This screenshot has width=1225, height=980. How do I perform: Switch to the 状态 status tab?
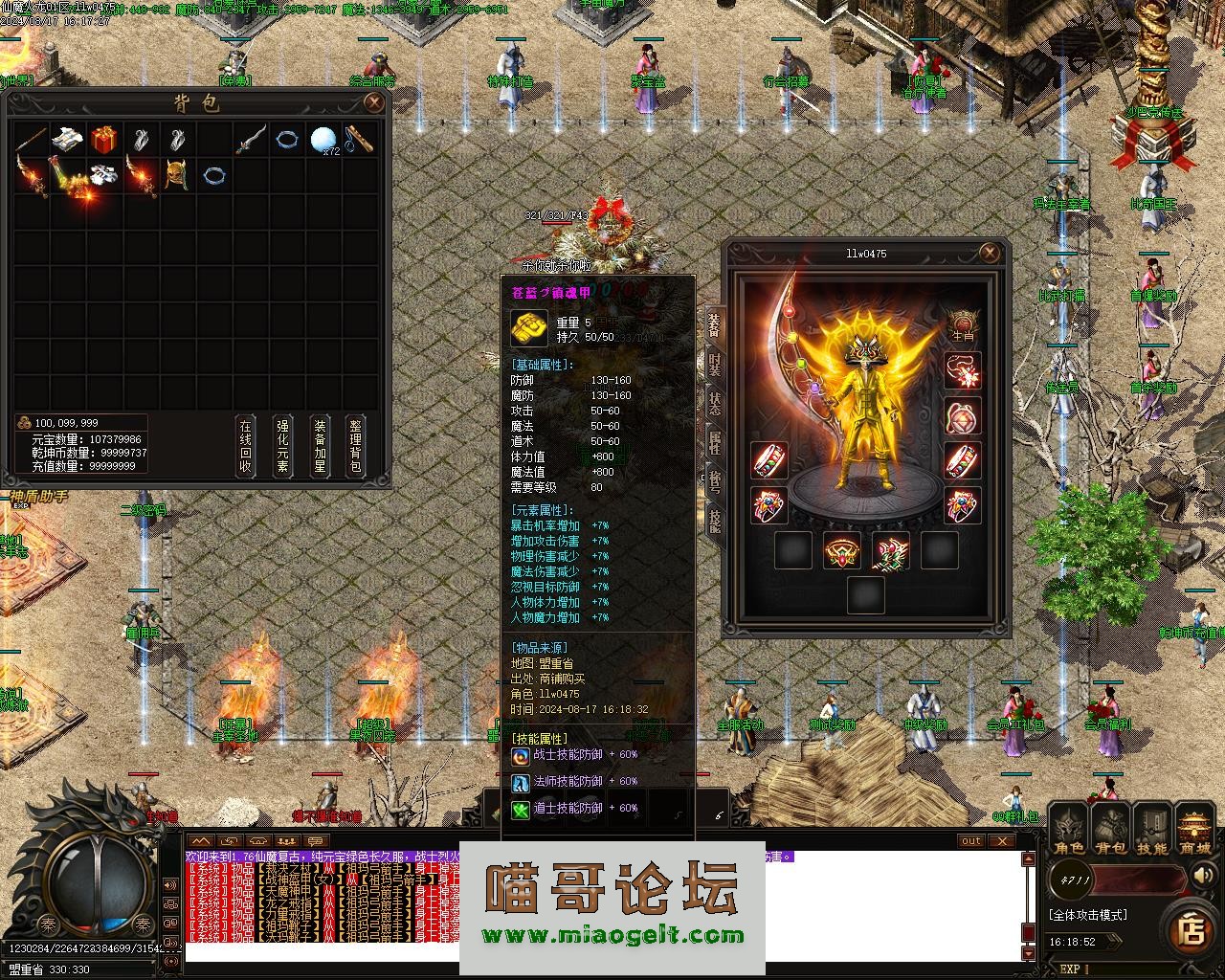click(x=715, y=403)
